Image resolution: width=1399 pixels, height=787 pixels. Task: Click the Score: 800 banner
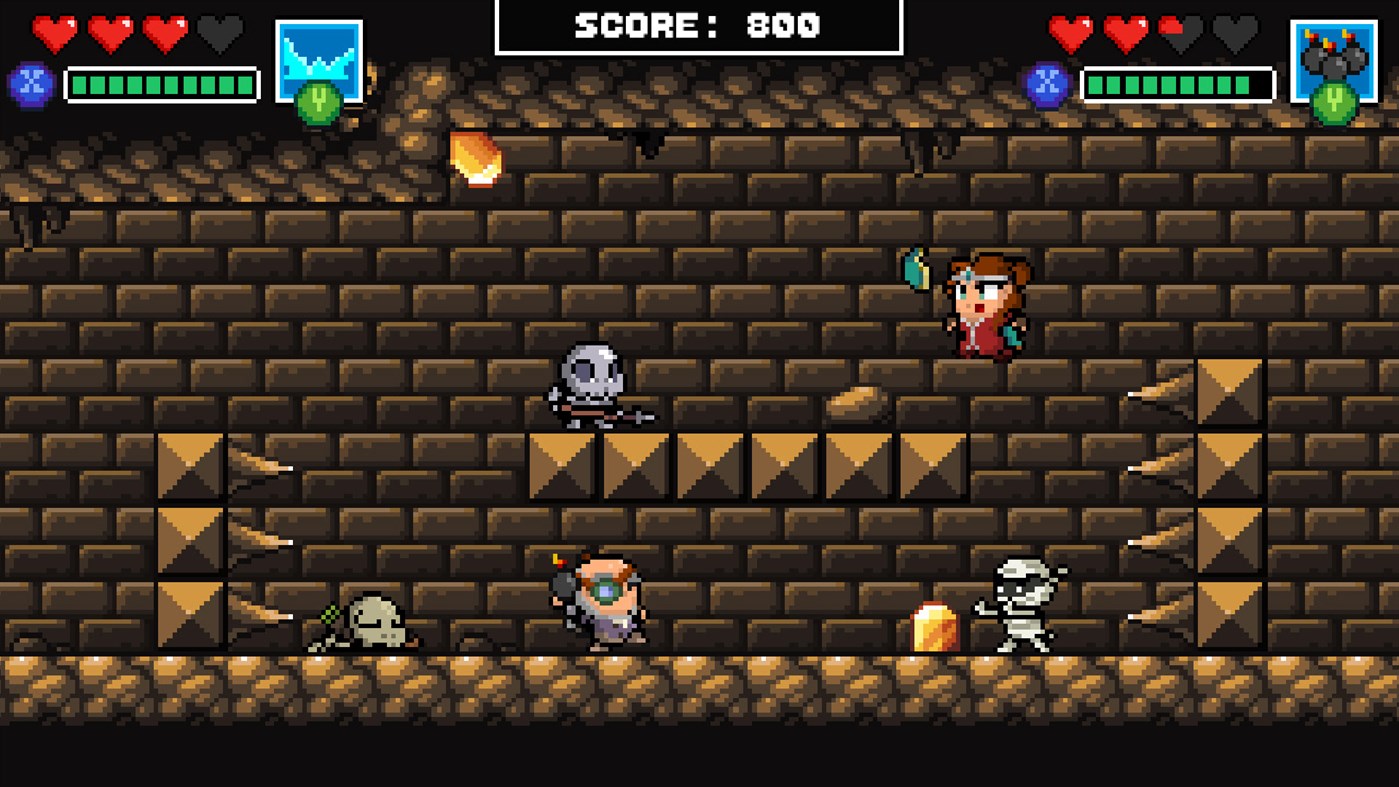699,26
